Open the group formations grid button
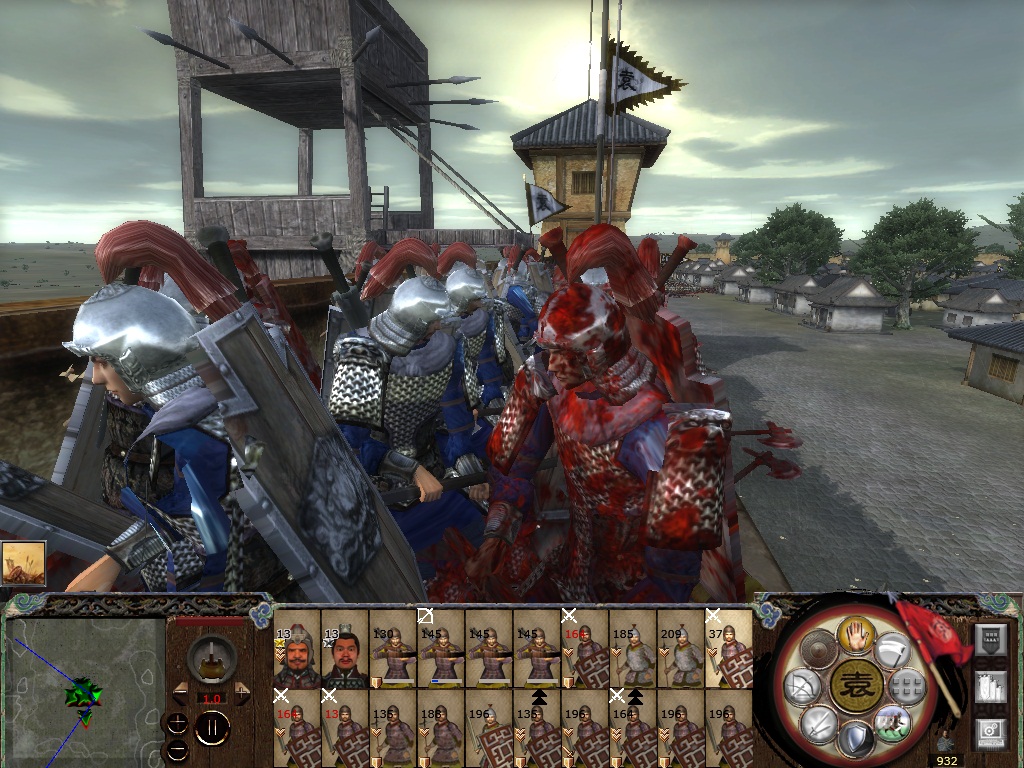The height and width of the screenshot is (768, 1024). 907,687
